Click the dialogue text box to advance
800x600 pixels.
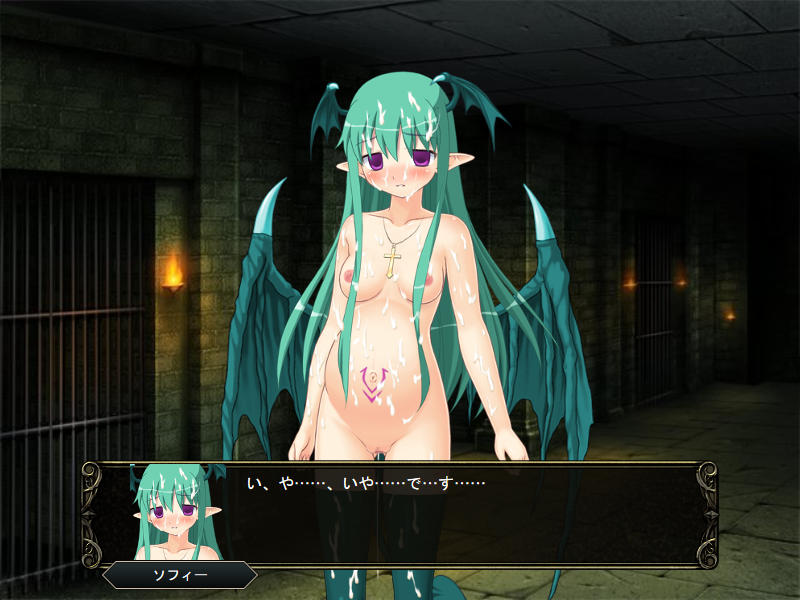pos(460,515)
